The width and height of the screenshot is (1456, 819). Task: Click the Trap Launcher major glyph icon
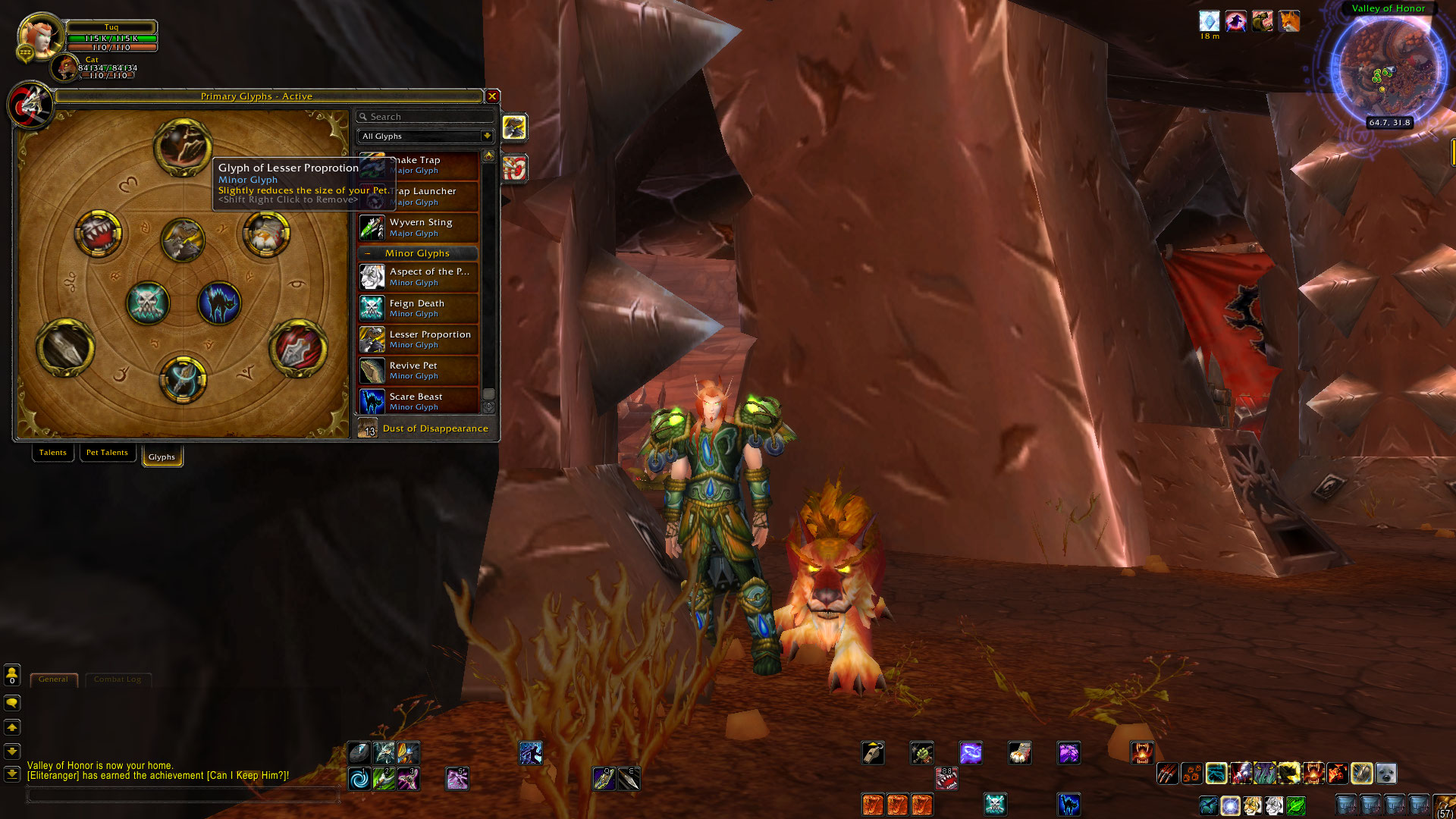372,196
